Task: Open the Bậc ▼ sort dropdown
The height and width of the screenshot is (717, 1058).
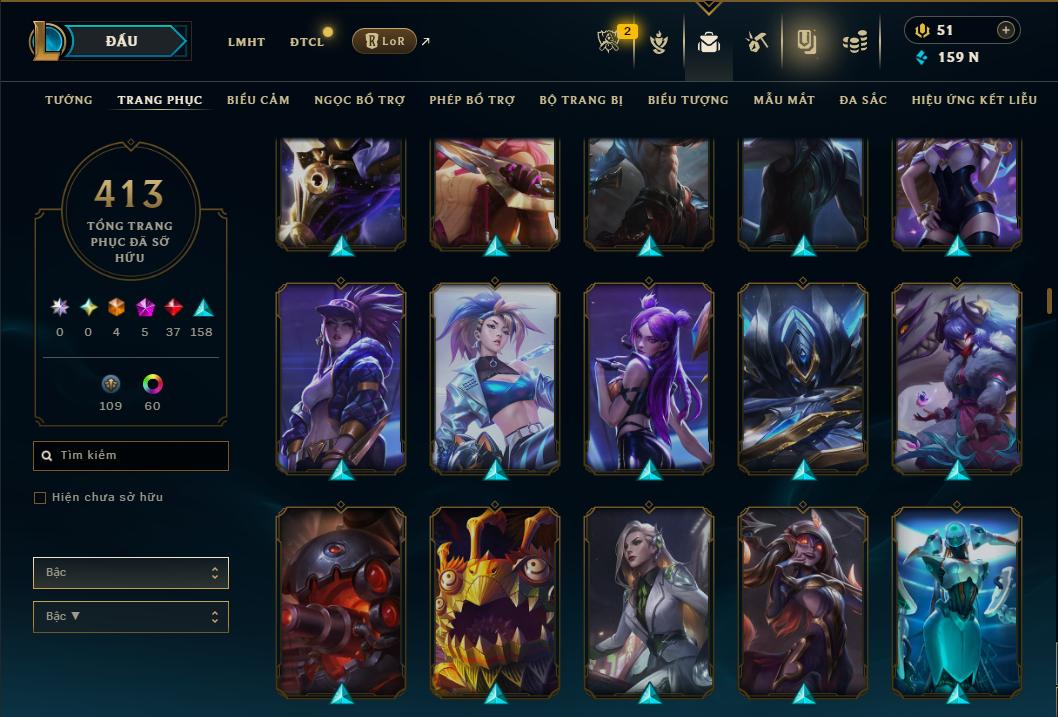Action: tap(131, 617)
